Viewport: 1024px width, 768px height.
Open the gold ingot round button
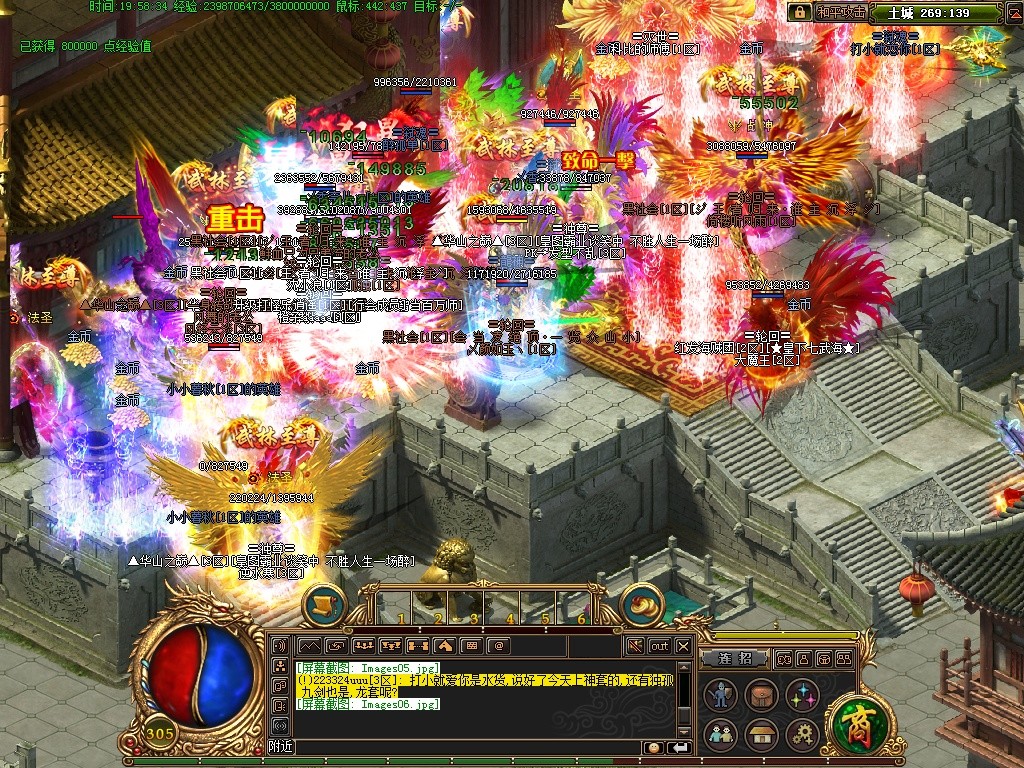[642, 604]
